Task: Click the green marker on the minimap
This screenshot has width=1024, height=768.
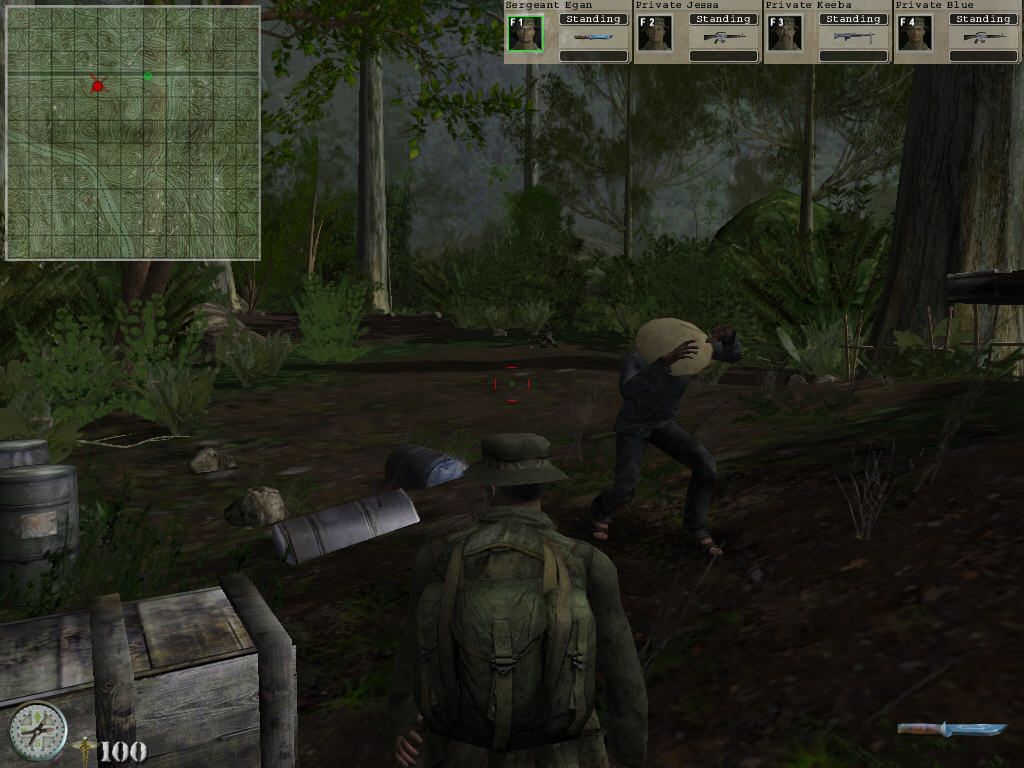Action: tap(148, 75)
